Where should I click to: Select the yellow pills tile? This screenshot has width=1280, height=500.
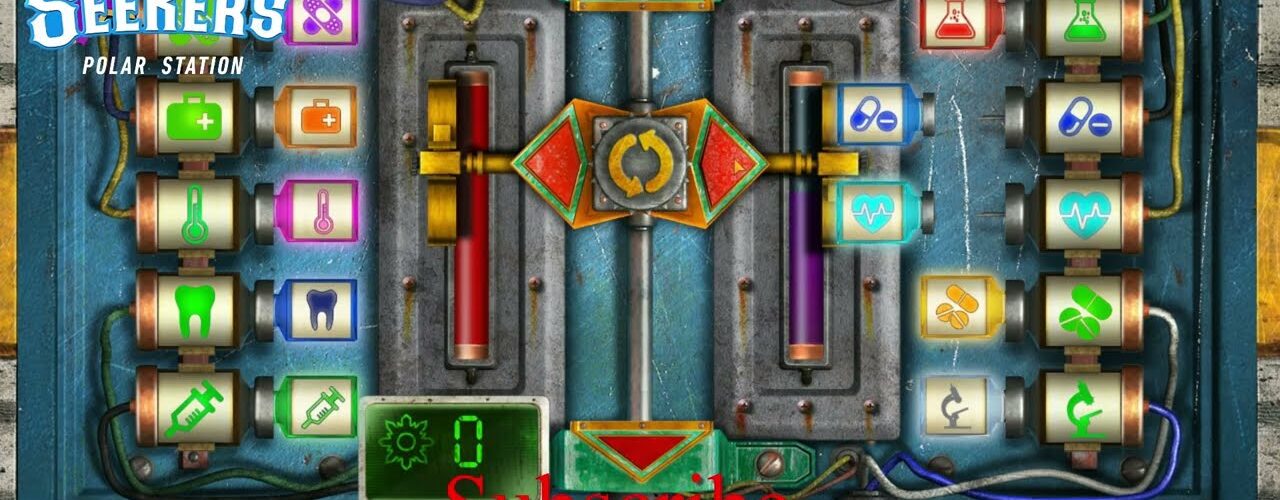point(956,307)
